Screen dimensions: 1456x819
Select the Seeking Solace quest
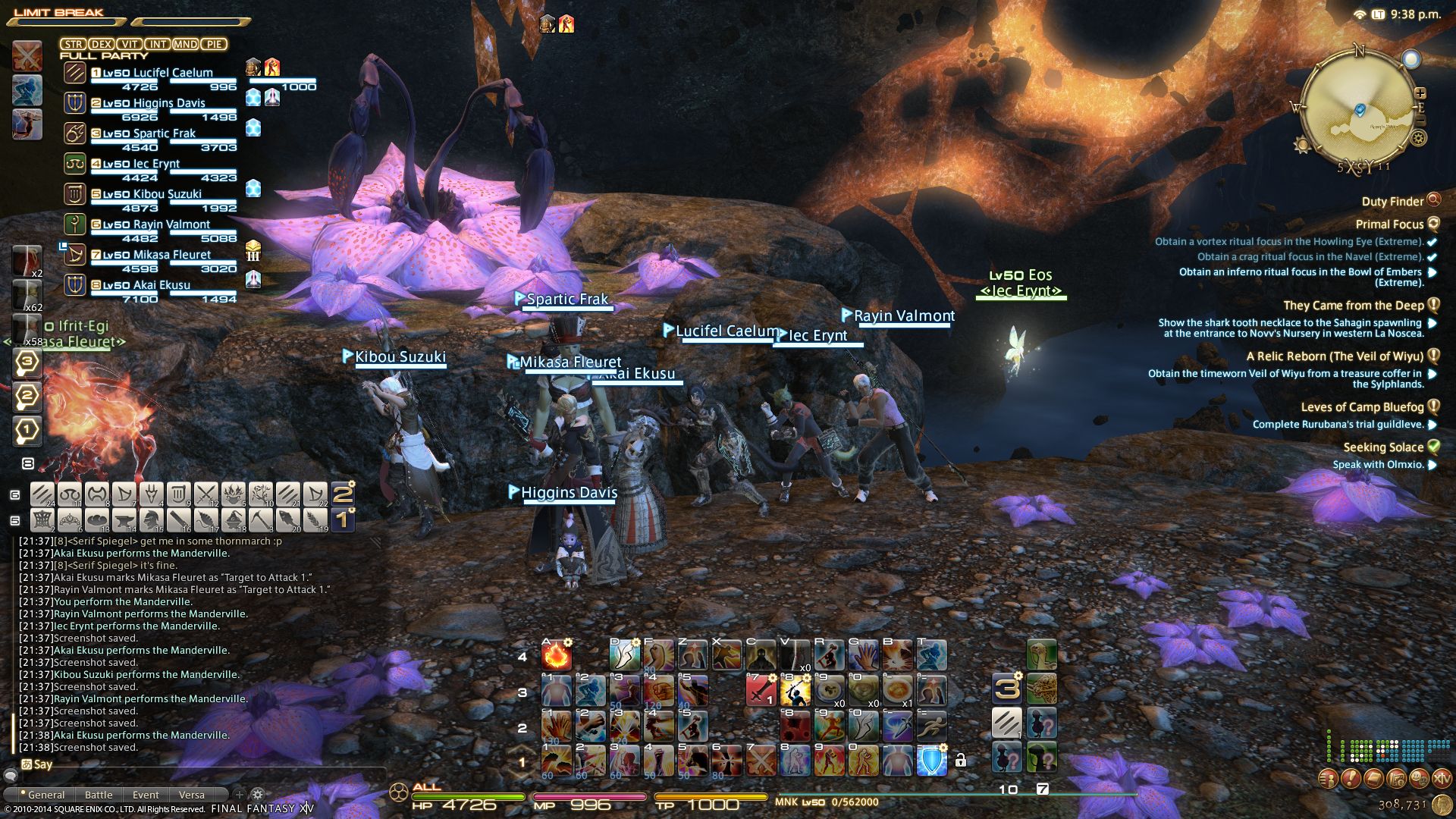pyautogui.click(x=1383, y=447)
